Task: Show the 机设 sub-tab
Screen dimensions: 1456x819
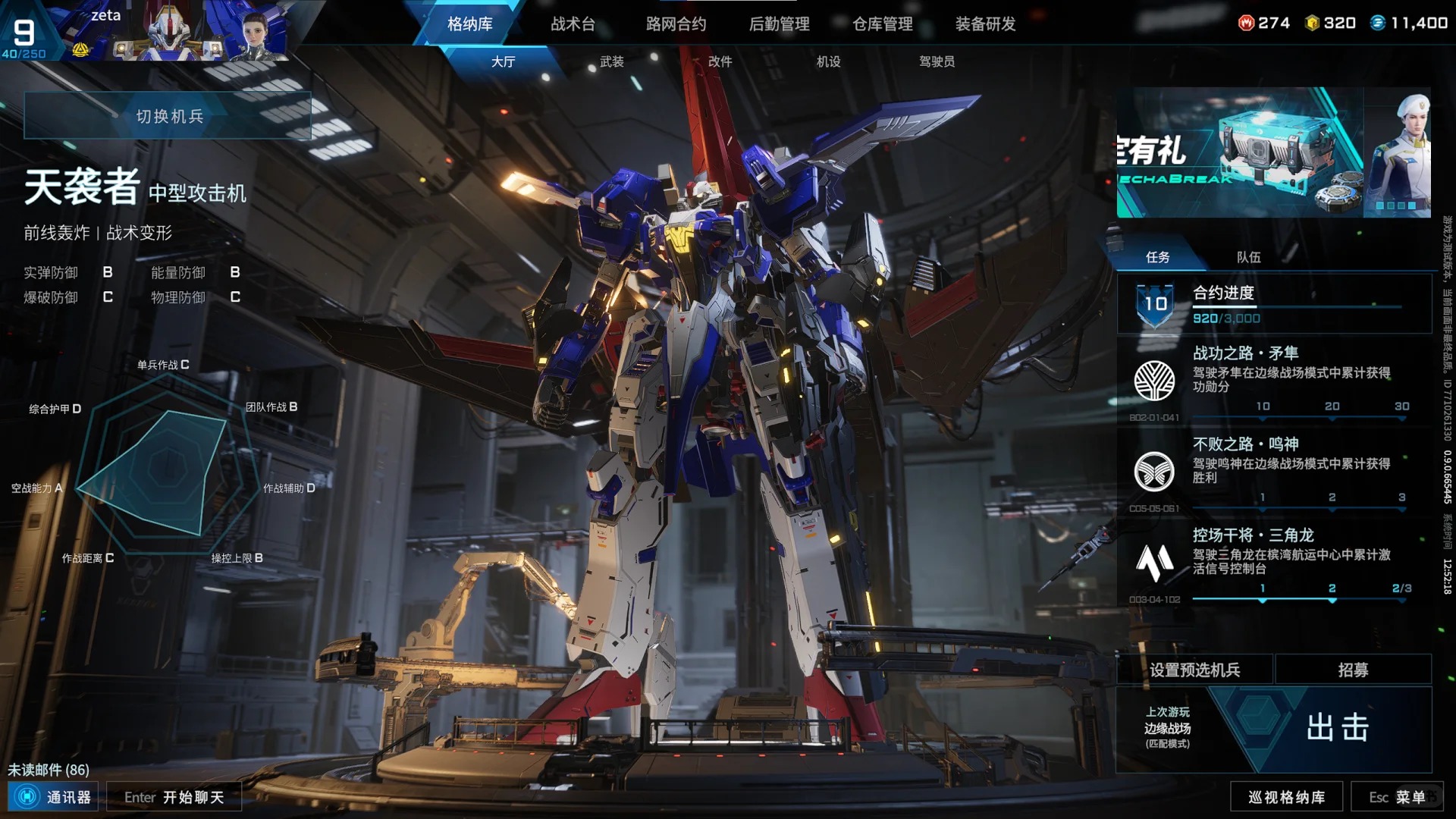Action: point(828,61)
